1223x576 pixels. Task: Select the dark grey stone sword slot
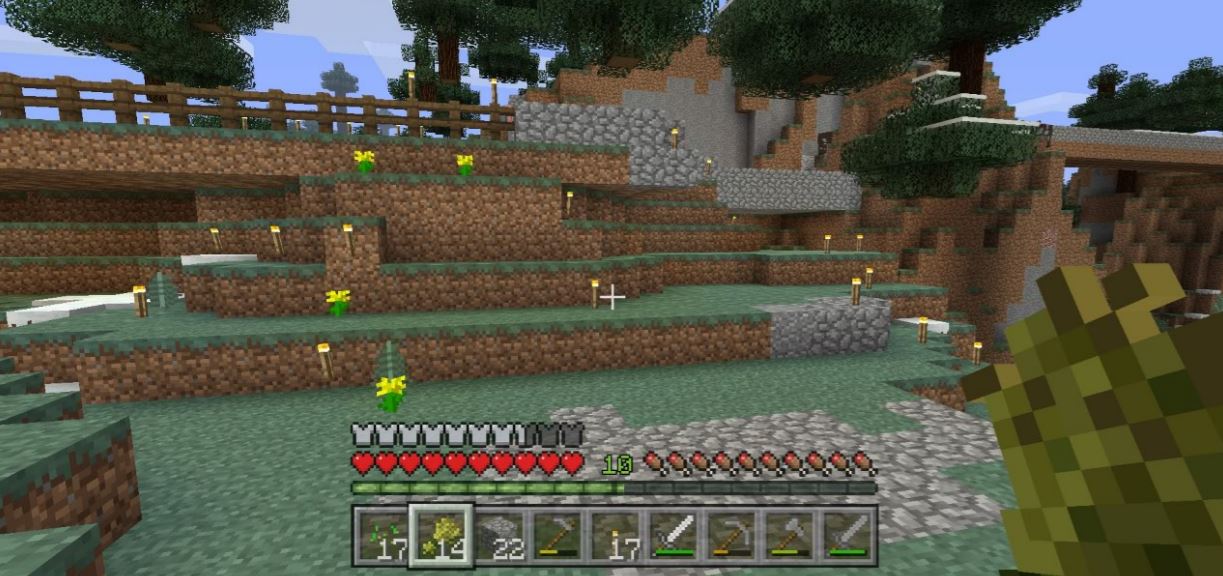tap(848, 536)
